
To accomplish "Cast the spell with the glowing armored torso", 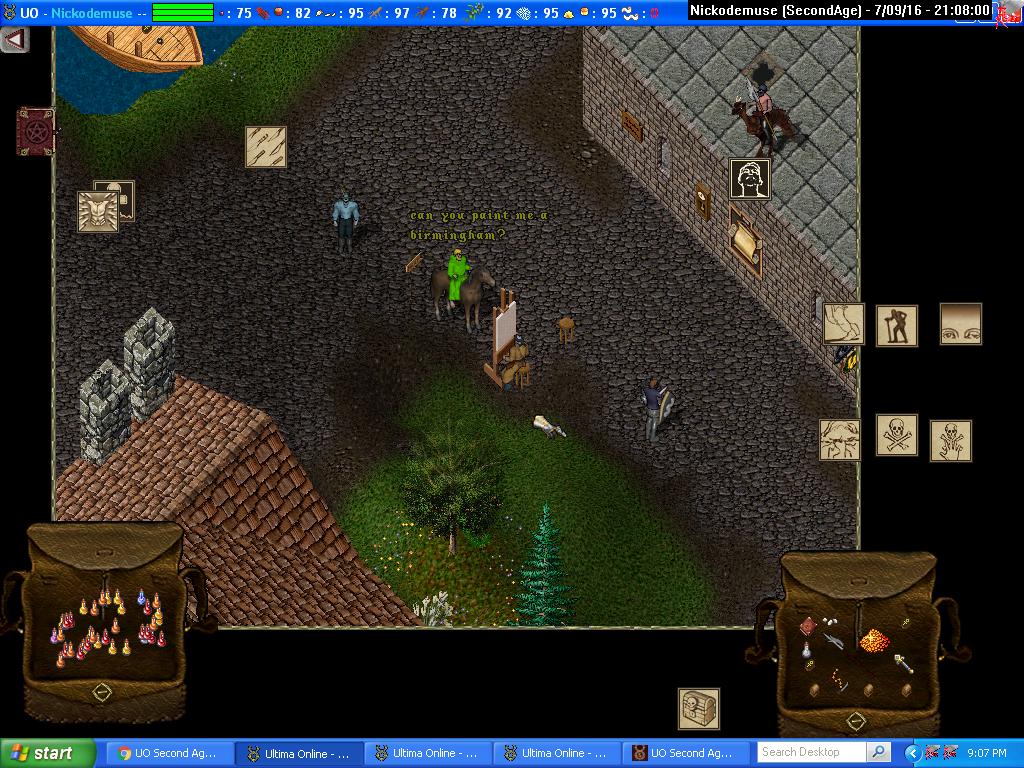I will 98,212.
